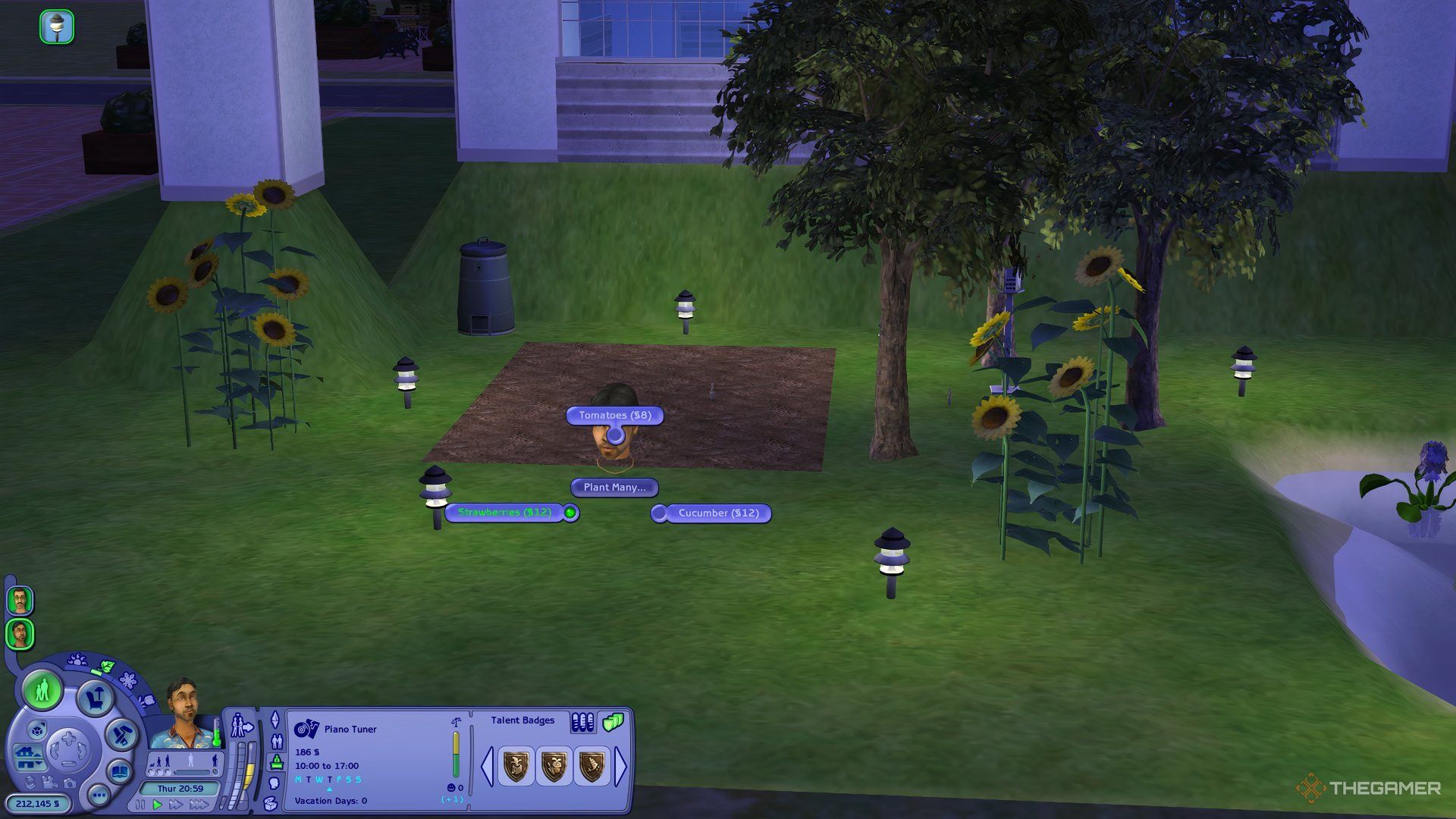Toggle the lamp icon in top corner

57,27
